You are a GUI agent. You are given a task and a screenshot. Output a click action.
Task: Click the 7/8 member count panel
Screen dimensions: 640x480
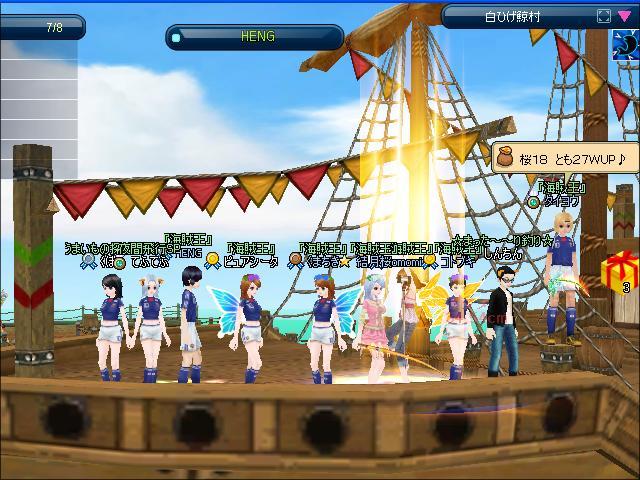point(55,27)
